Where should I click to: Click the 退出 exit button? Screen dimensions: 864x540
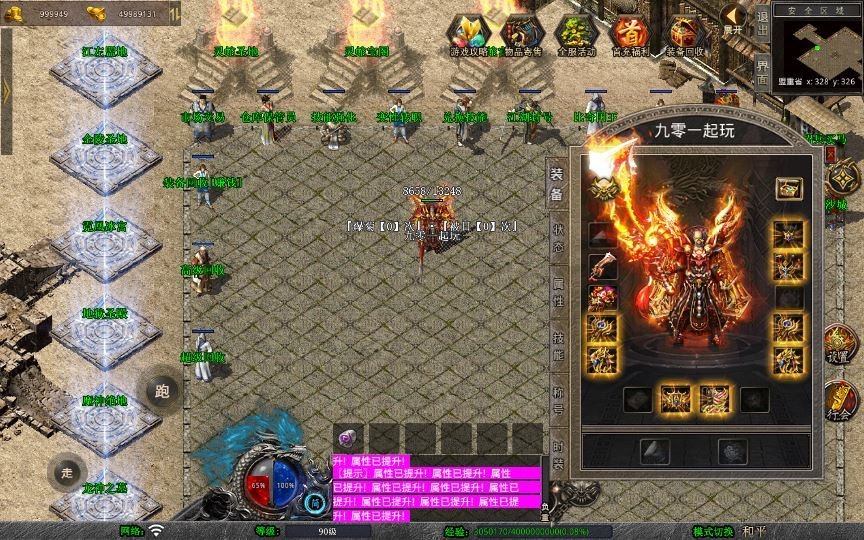762,19
